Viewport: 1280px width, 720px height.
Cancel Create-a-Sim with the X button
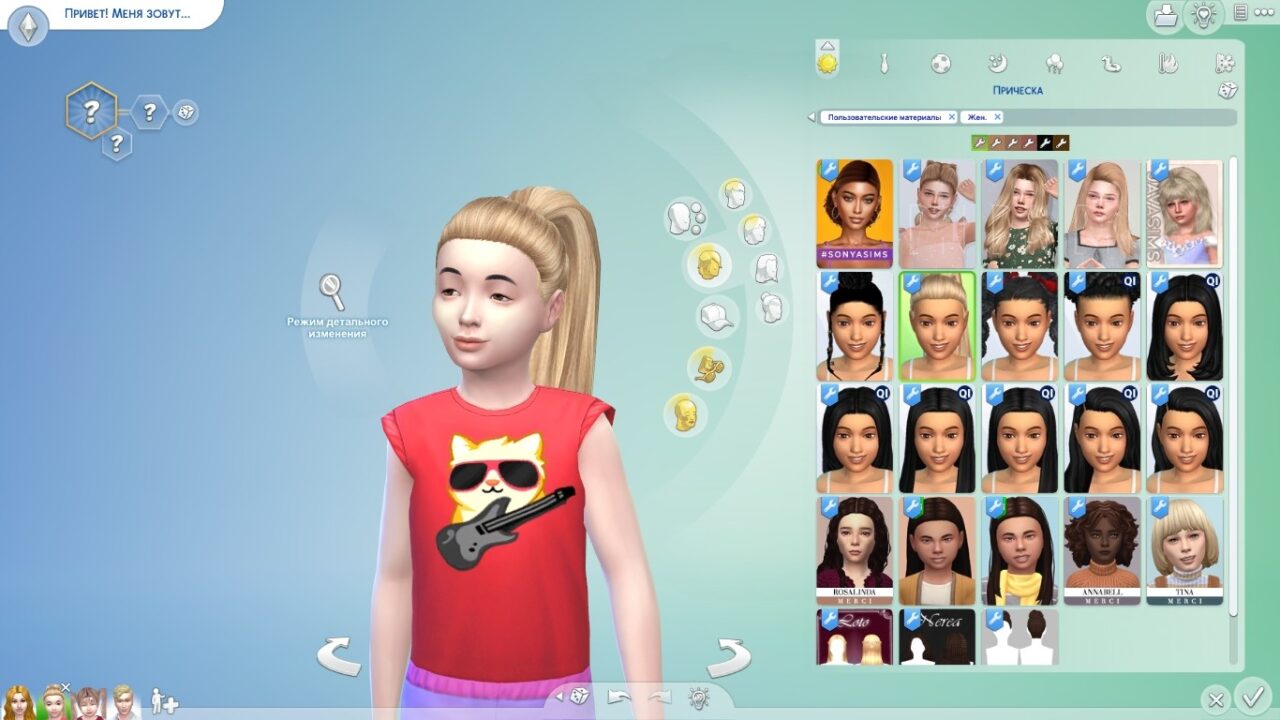click(x=1216, y=700)
